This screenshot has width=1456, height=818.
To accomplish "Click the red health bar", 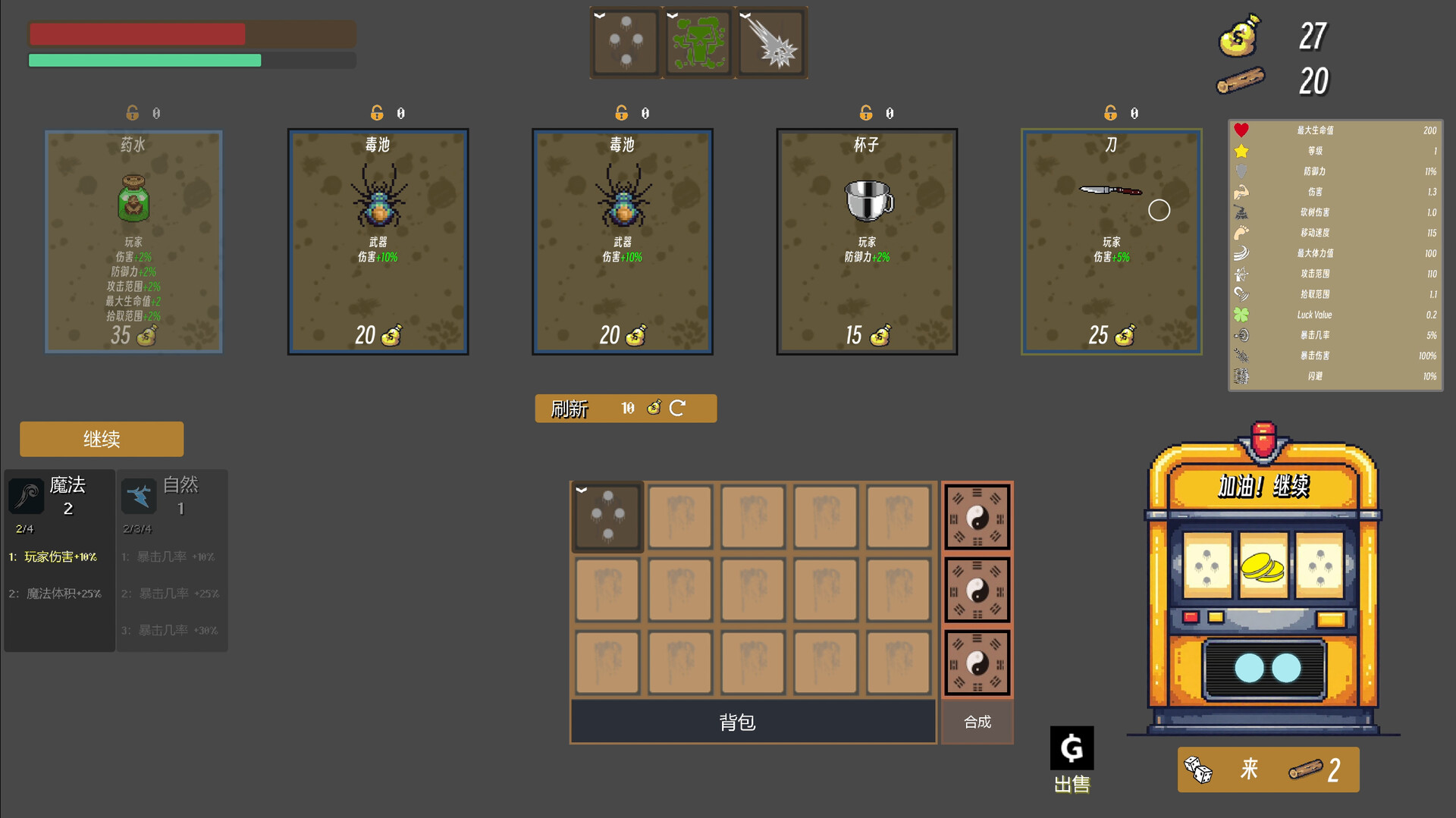I will click(136, 33).
